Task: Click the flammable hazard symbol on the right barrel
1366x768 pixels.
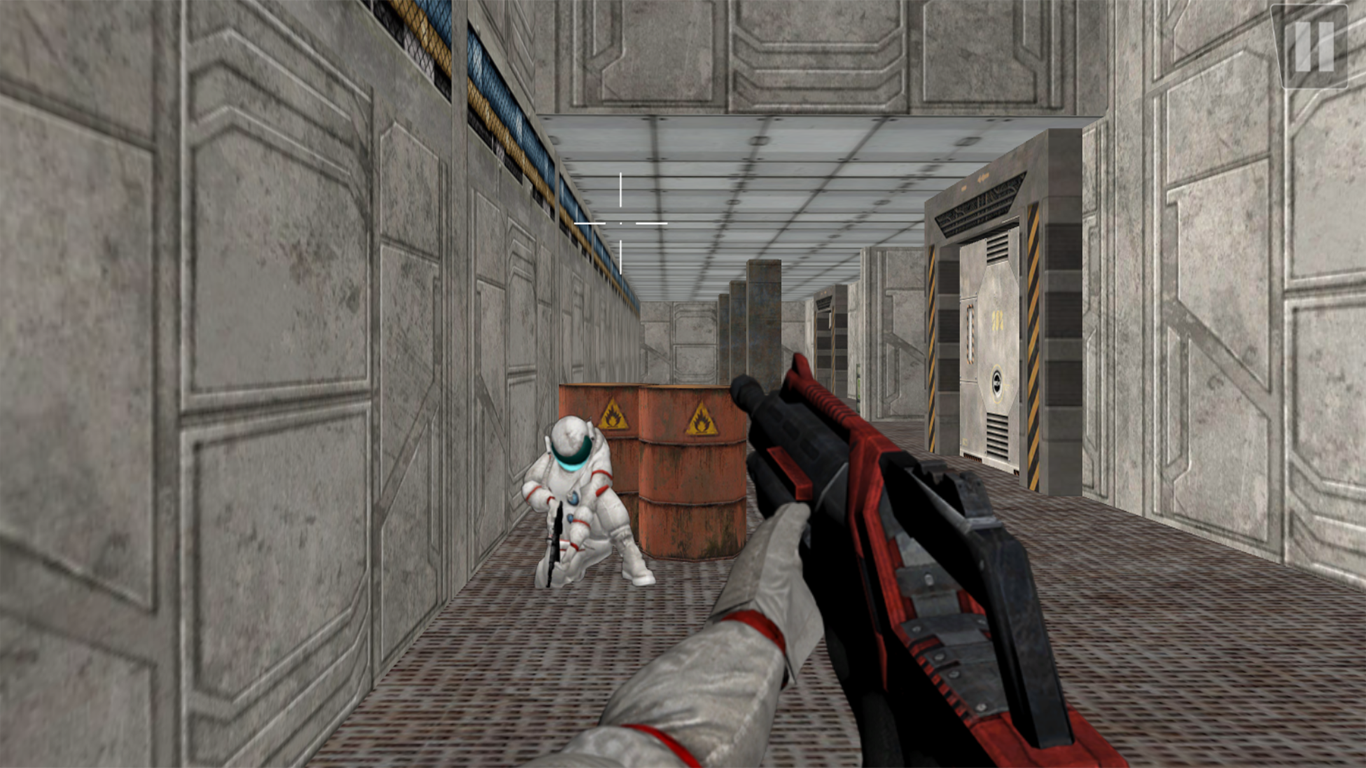Action: (700, 422)
